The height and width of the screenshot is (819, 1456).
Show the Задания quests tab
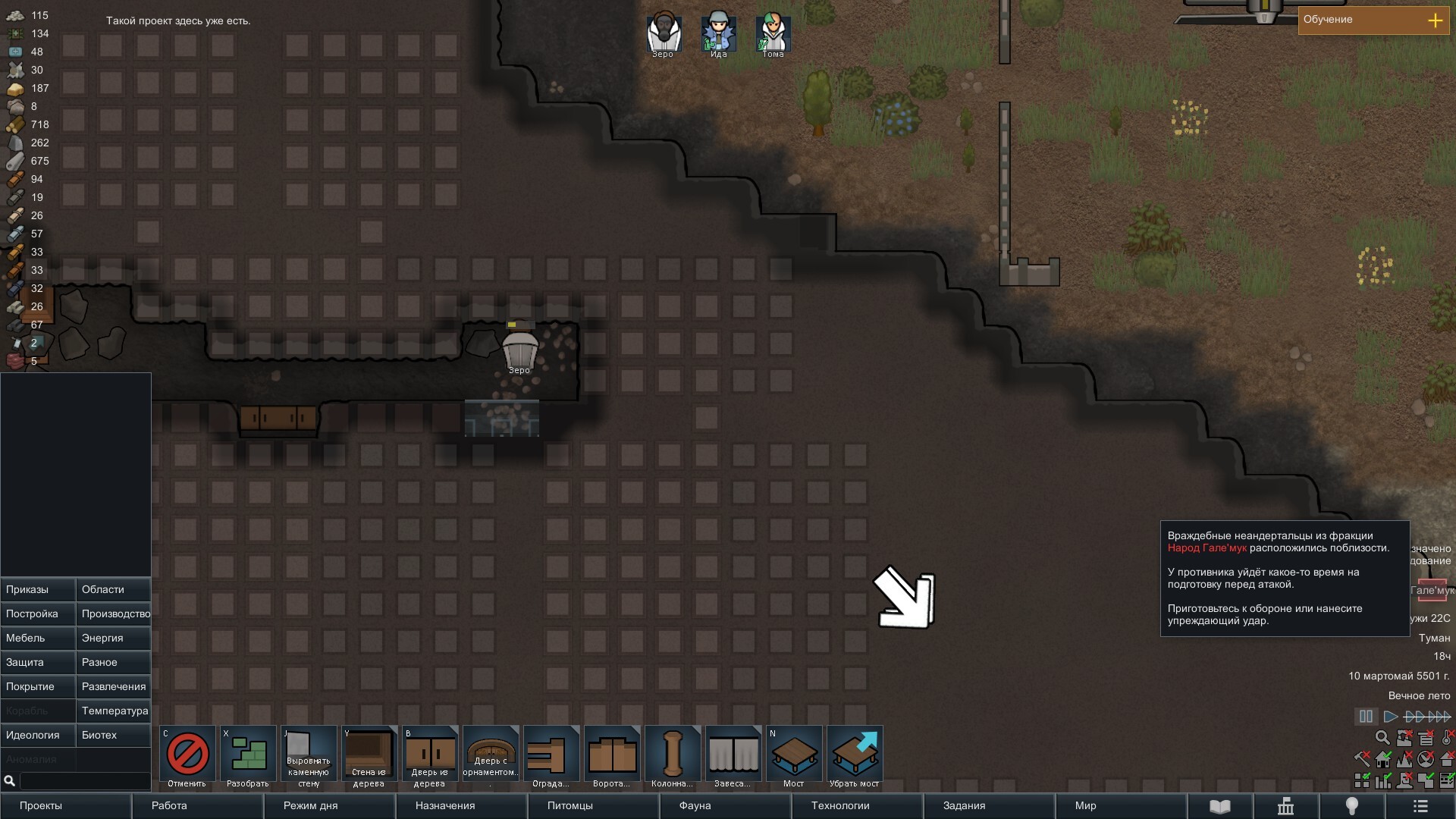[x=989, y=806]
